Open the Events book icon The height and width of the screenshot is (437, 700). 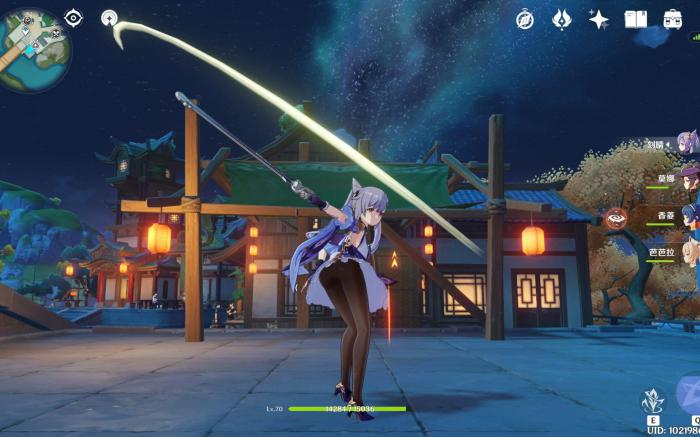click(635, 19)
